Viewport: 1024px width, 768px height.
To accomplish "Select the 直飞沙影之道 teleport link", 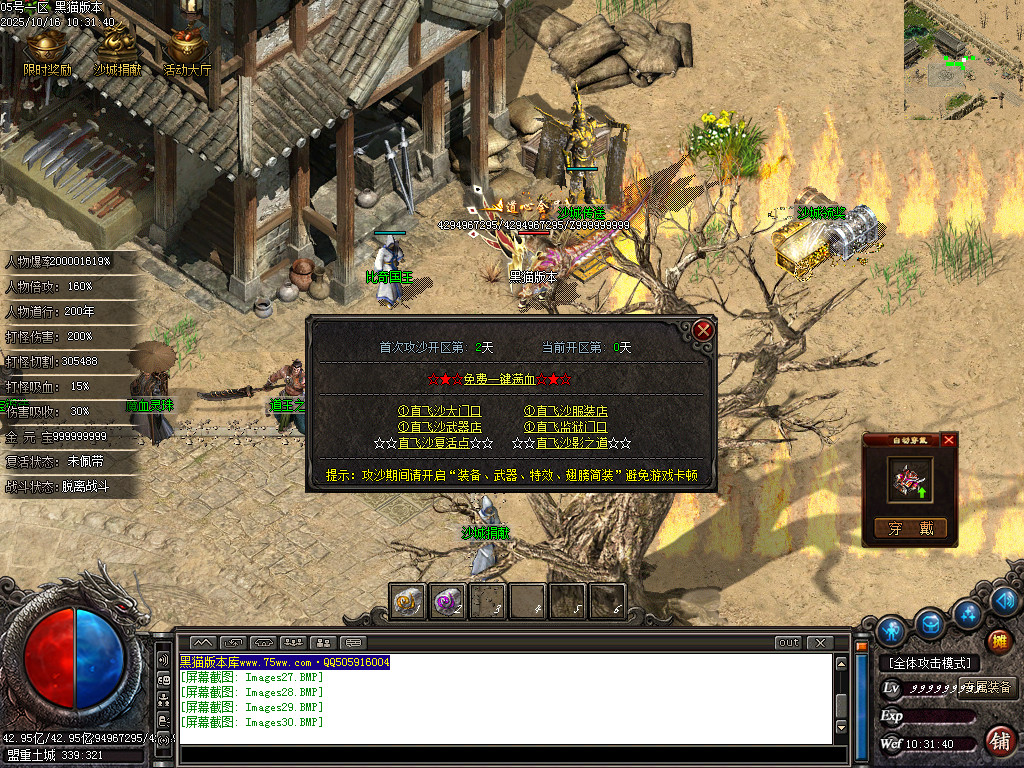I will 572,443.
